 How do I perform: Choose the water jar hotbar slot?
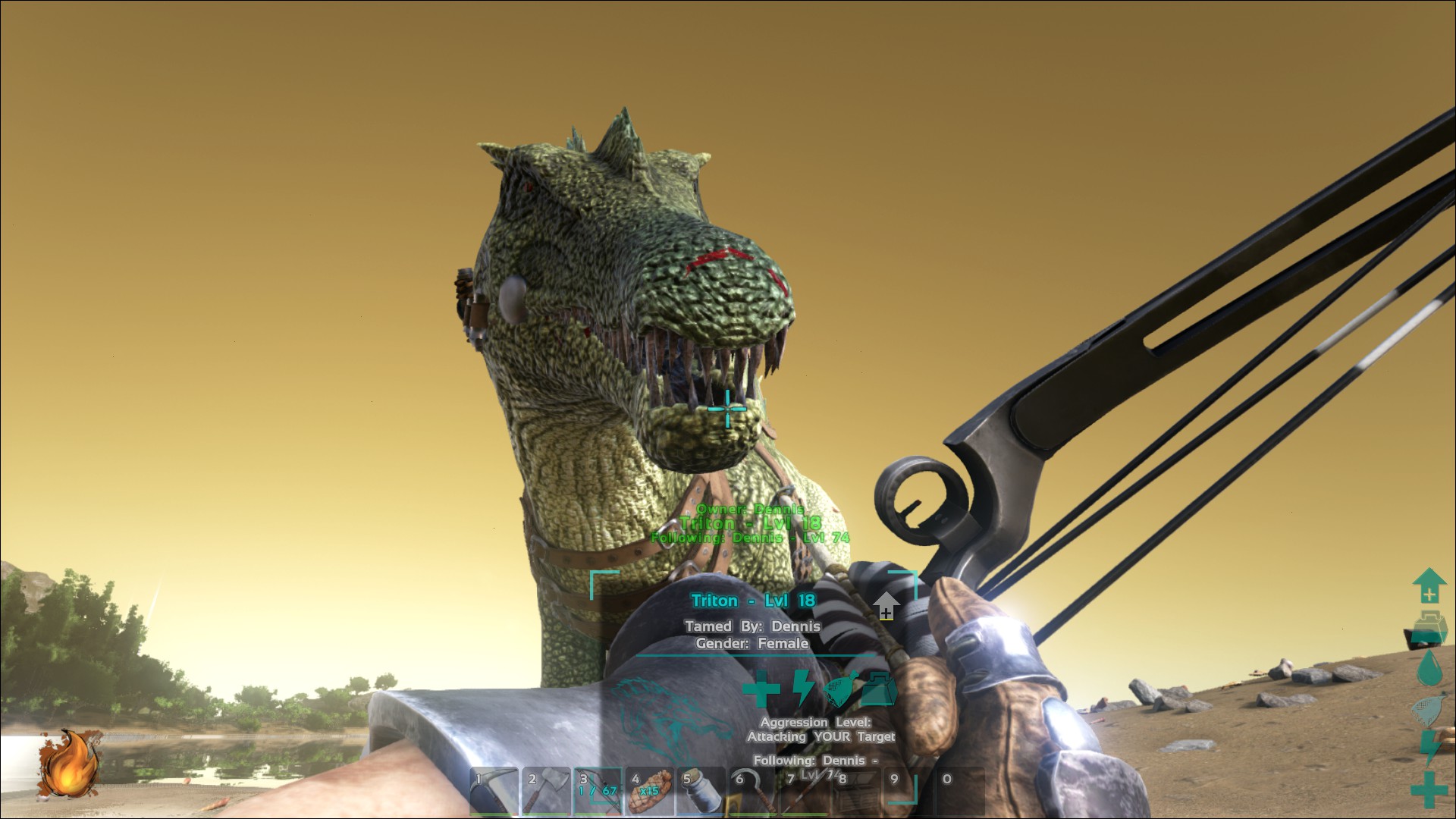coord(701,791)
